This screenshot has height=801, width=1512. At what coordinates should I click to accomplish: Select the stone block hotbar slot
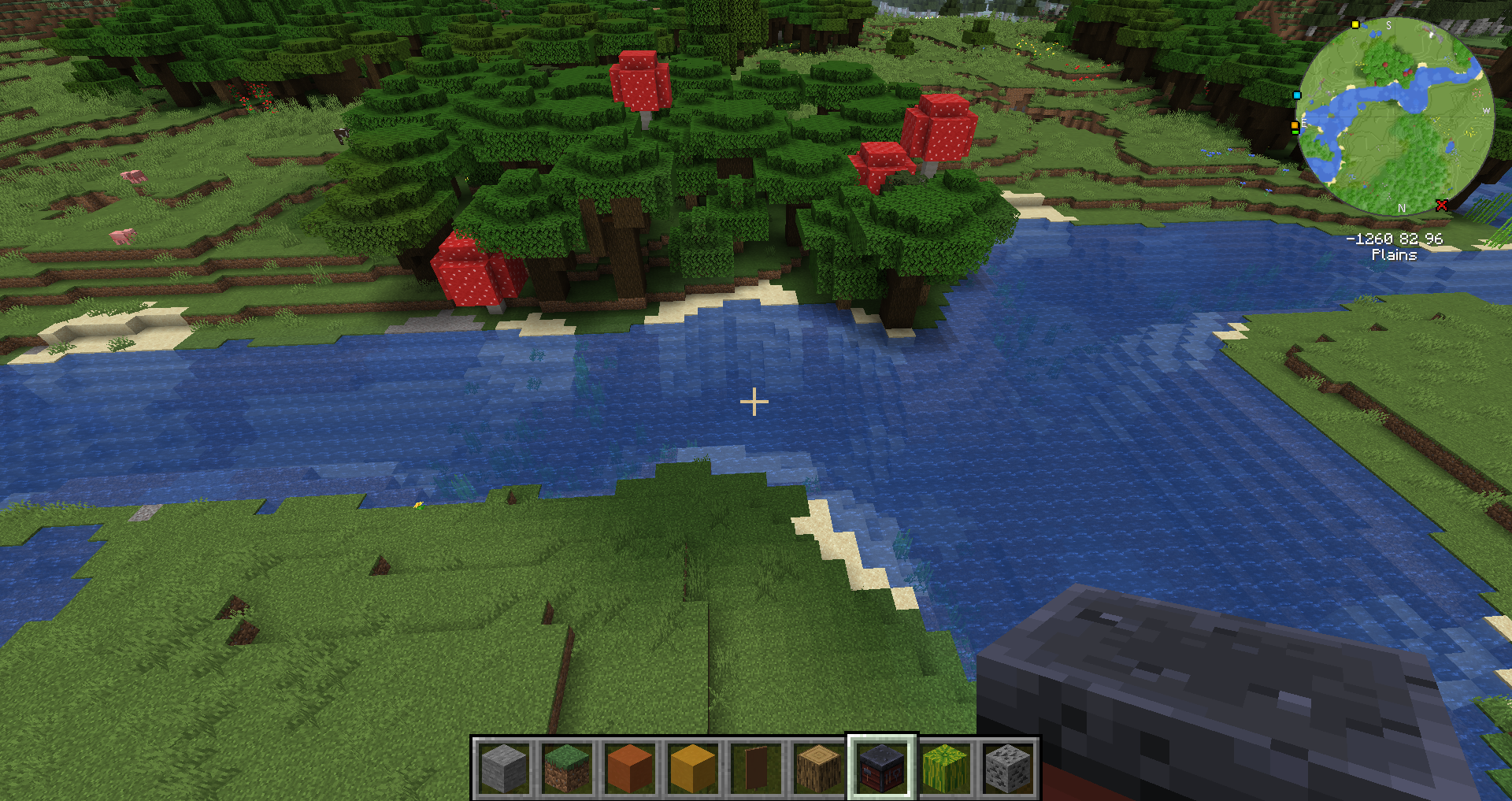[x=504, y=768]
